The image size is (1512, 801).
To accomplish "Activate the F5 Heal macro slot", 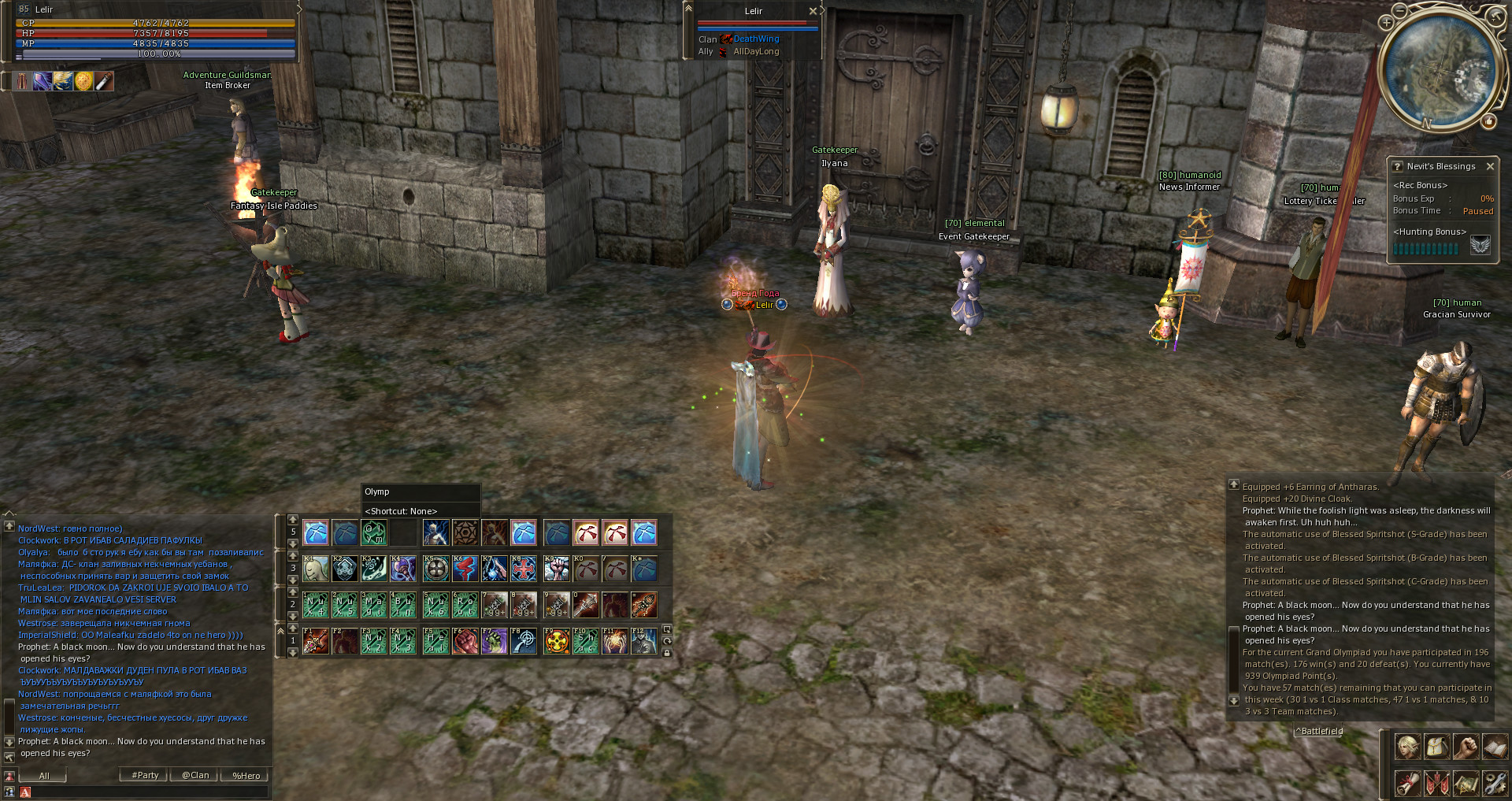I will (435, 641).
